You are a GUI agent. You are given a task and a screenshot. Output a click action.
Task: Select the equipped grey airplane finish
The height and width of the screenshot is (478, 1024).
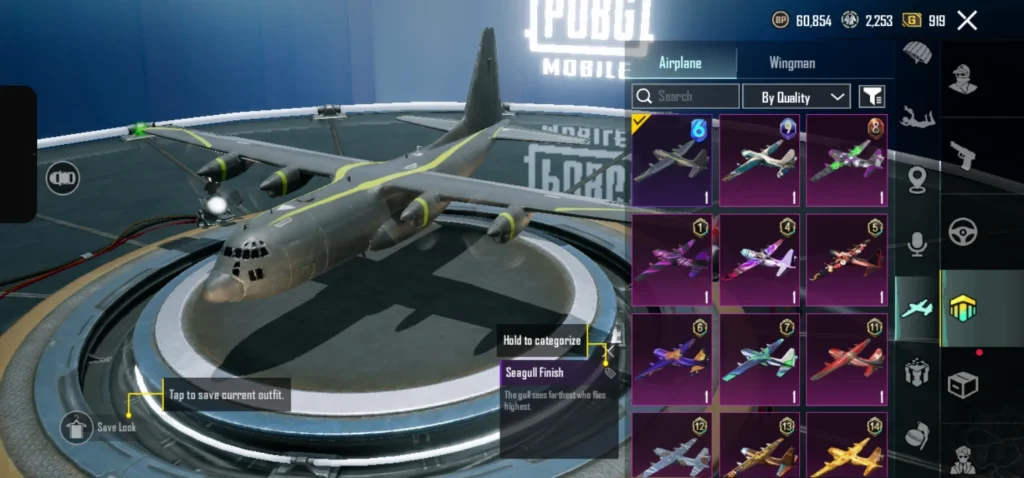[x=671, y=160]
